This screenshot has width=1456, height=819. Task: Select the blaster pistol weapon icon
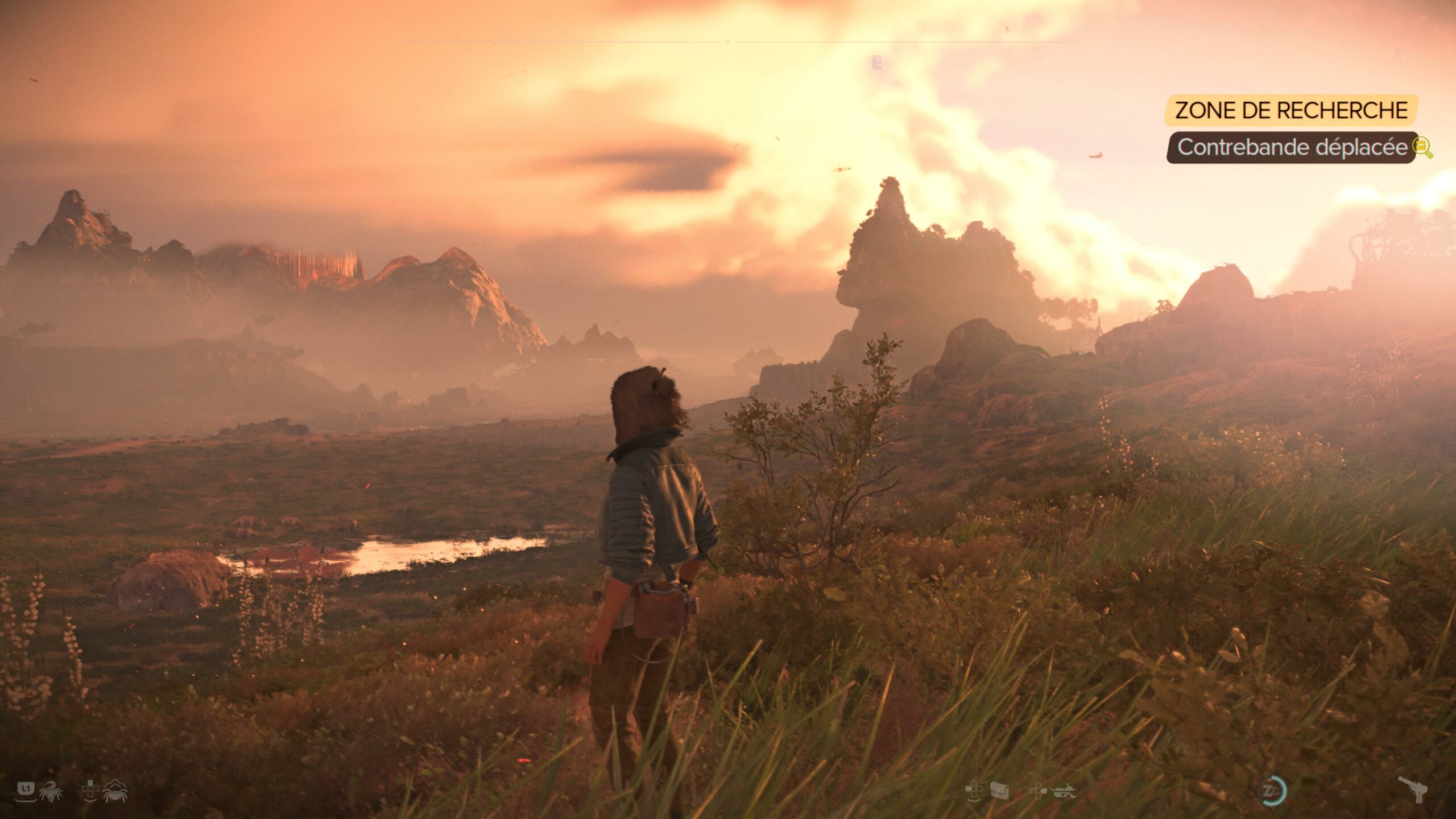pyautogui.click(x=1413, y=788)
